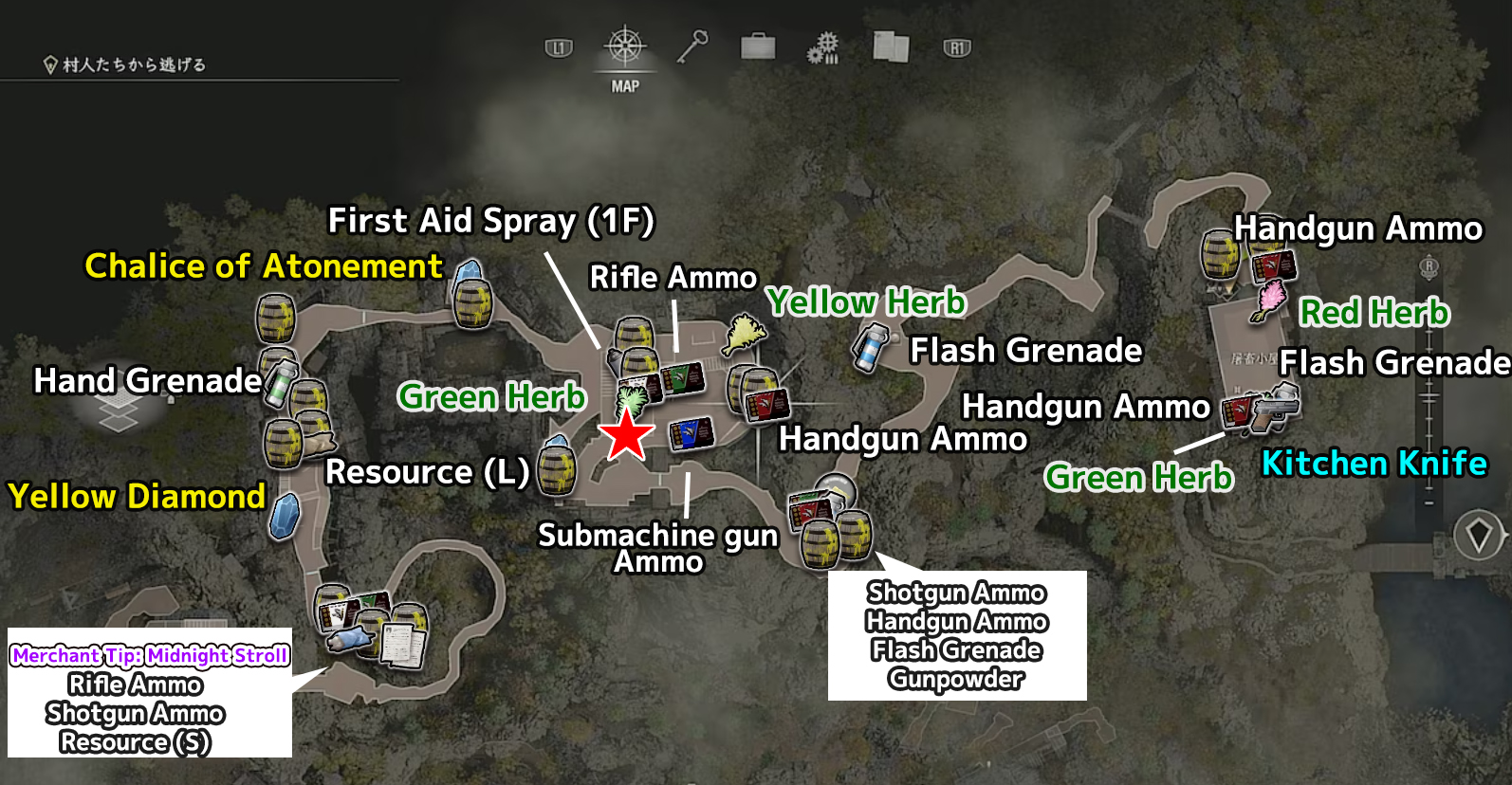This screenshot has height=785, width=1512.
Task: Select the blue Flash Grenade canister marker
Action: pos(870,349)
